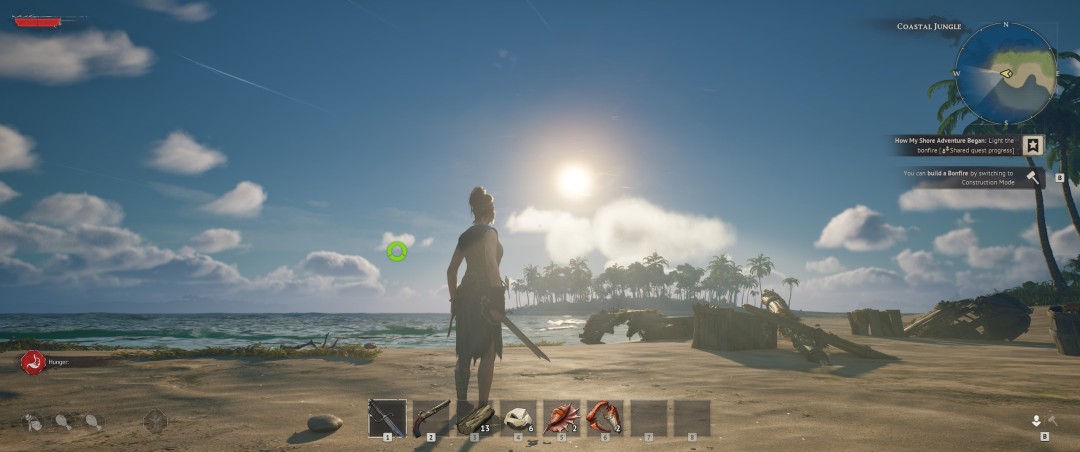The width and height of the screenshot is (1080, 452).
Task: Select the white shell item slot
Action: 518,417
